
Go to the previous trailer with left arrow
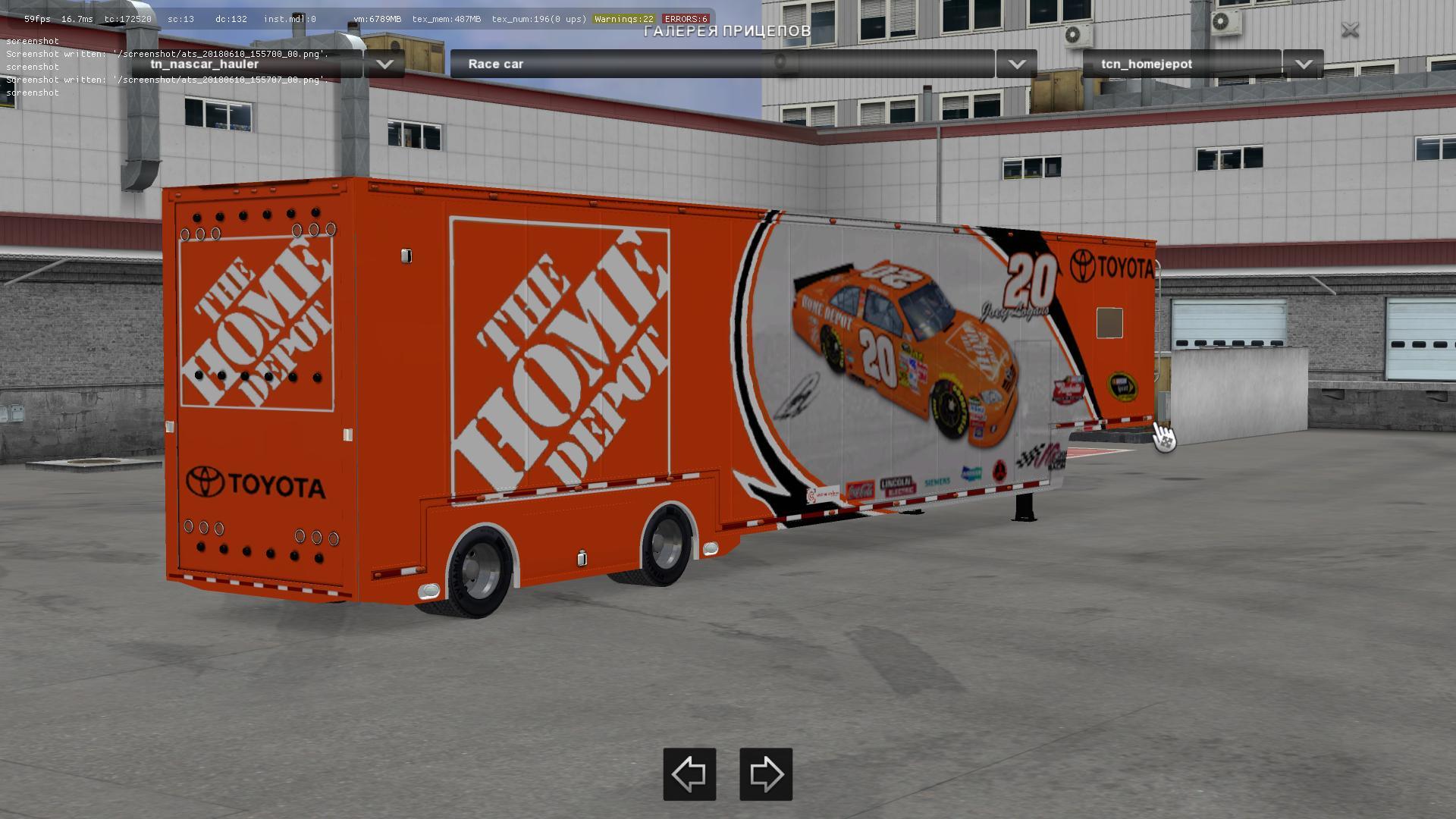689,774
